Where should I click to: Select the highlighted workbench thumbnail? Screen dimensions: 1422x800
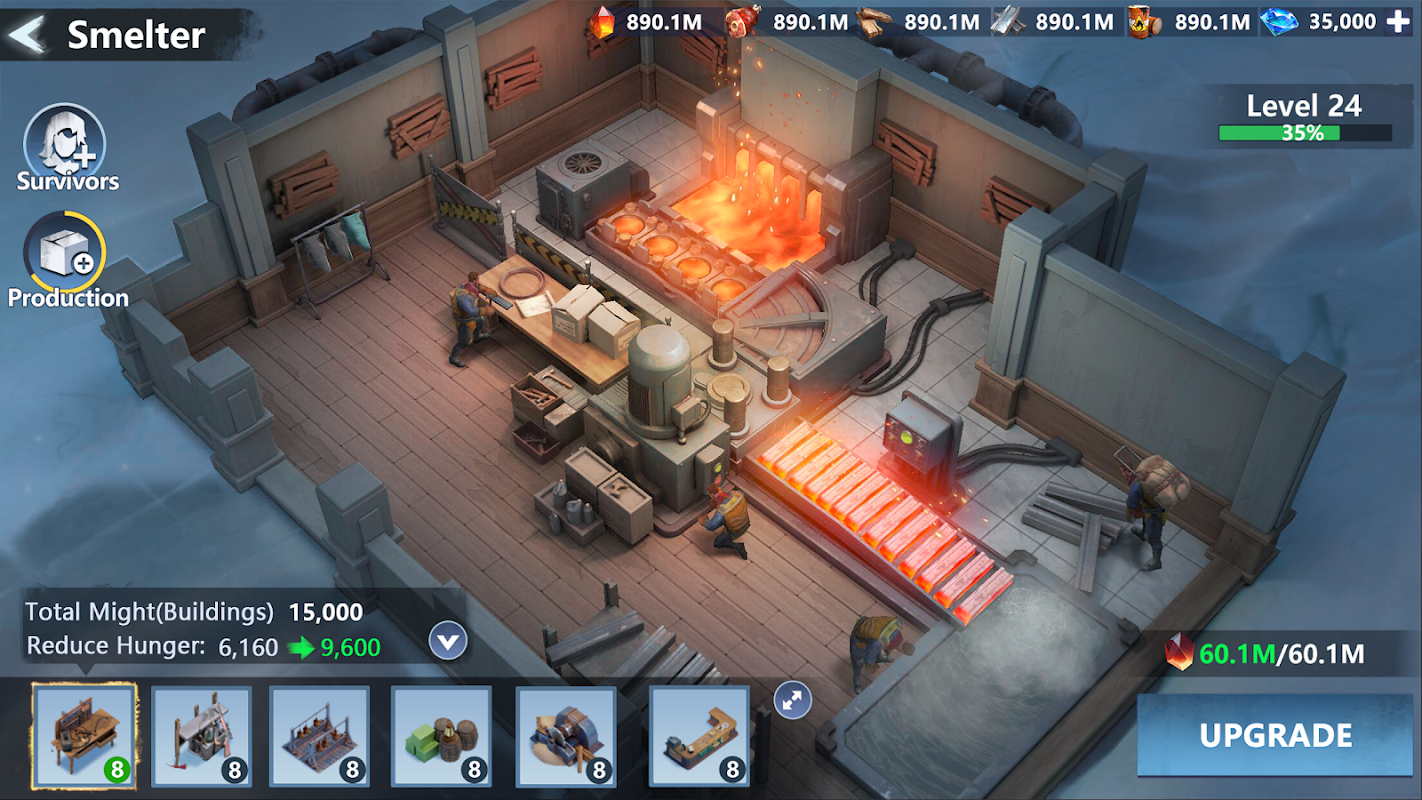click(84, 735)
